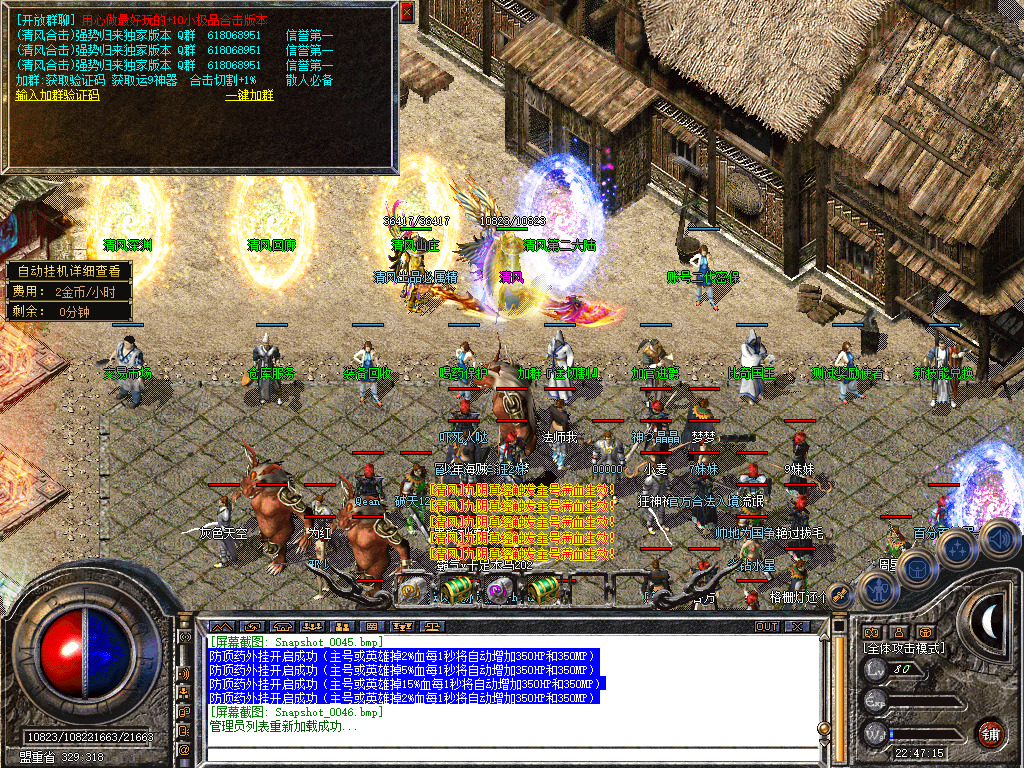Click the red 铺 shop button
Viewport: 1024px width, 768px height.
coord(990,732)
